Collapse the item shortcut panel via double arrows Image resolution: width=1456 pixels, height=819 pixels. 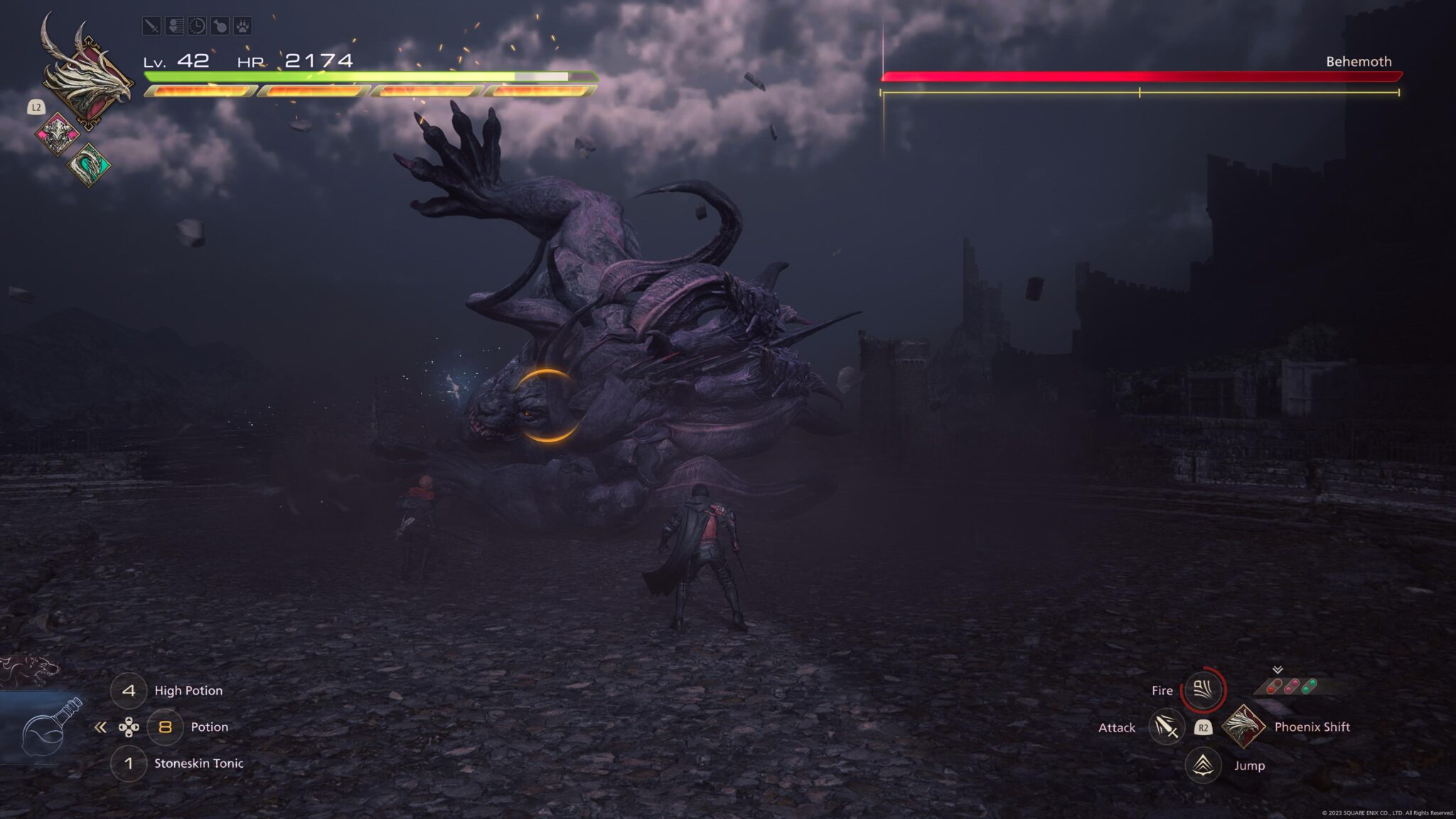100,728
